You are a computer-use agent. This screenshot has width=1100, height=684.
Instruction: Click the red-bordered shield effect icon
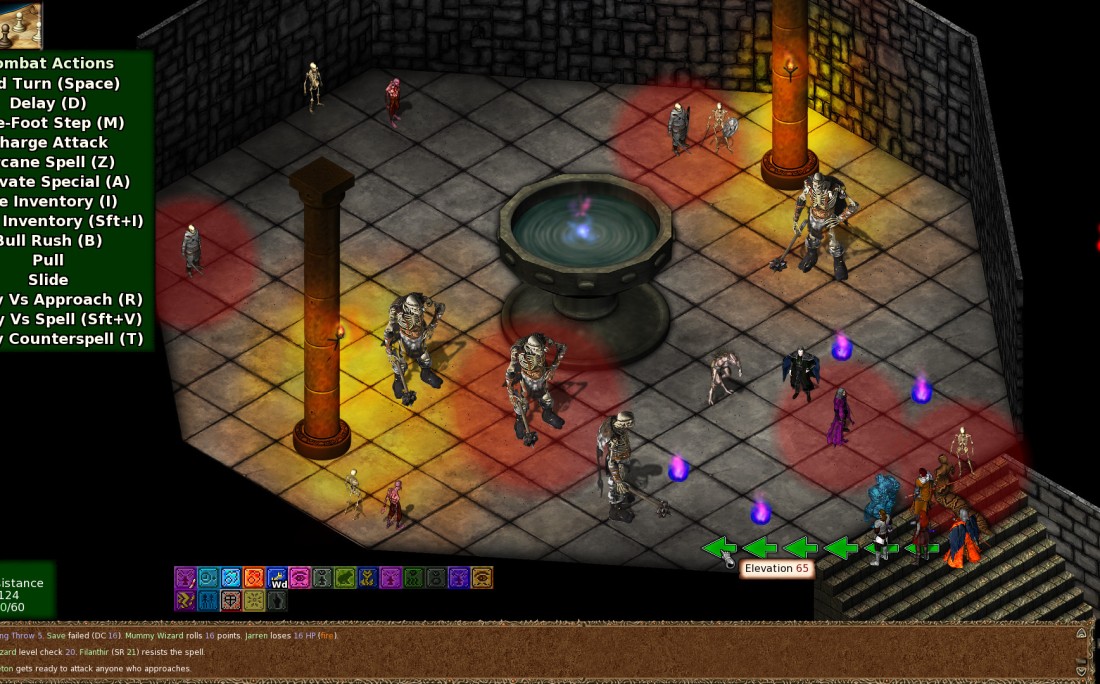(x=230, y=600)
